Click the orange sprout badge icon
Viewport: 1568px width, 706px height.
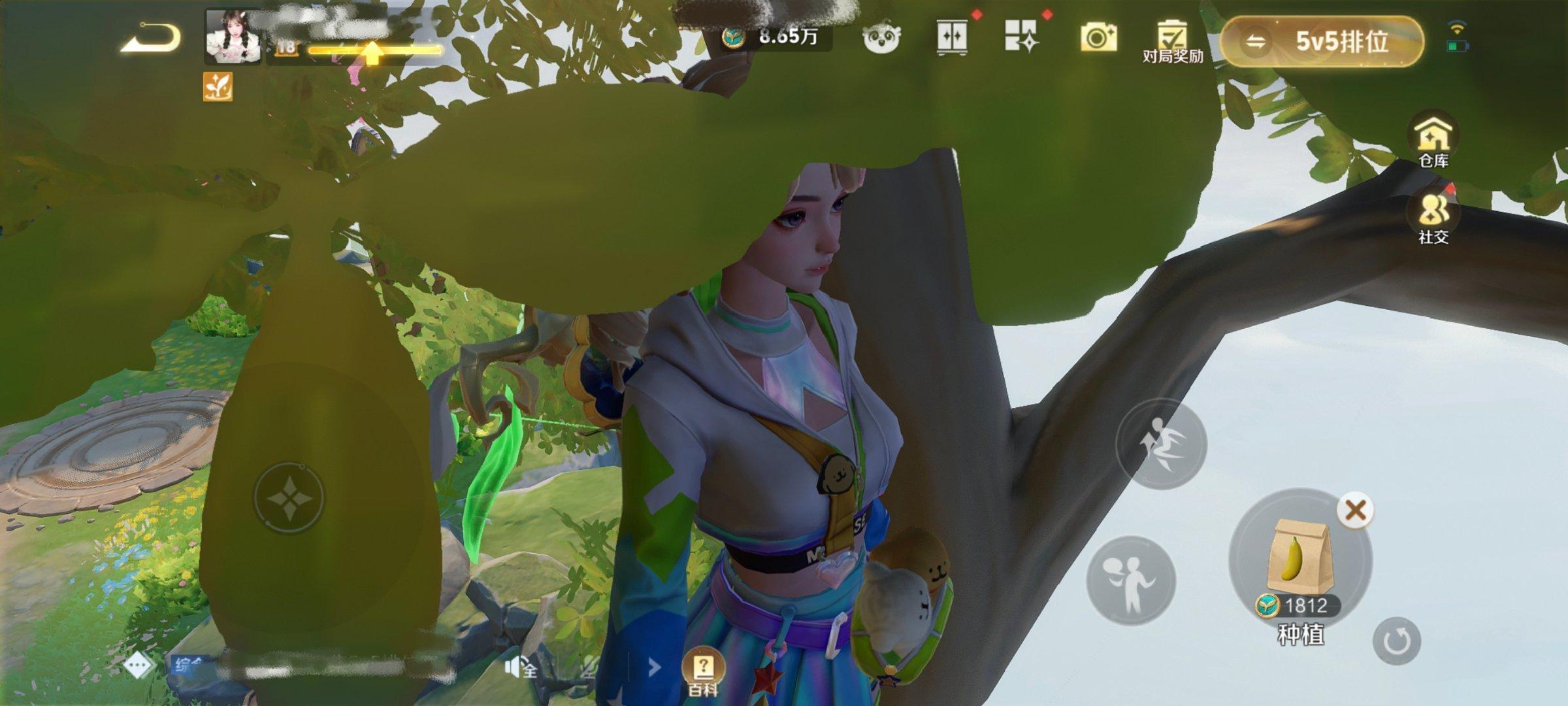[x=218, y=86]
